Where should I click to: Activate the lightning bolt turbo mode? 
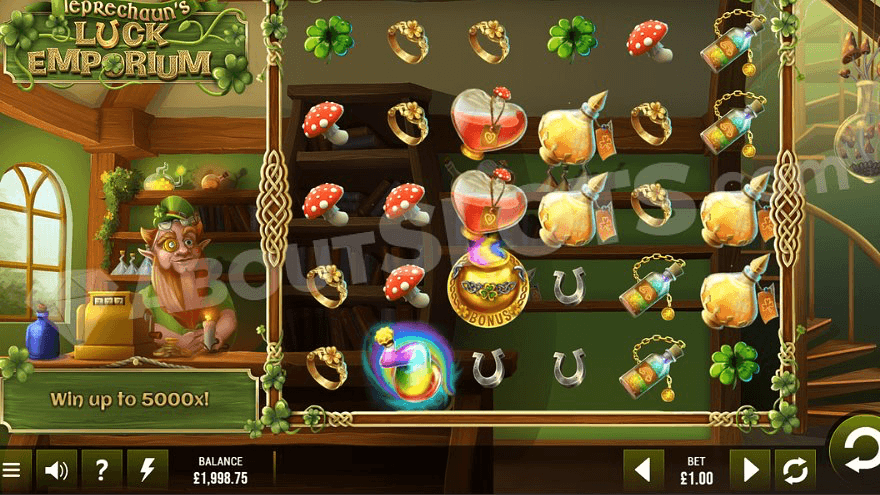(x=148, y=469)
